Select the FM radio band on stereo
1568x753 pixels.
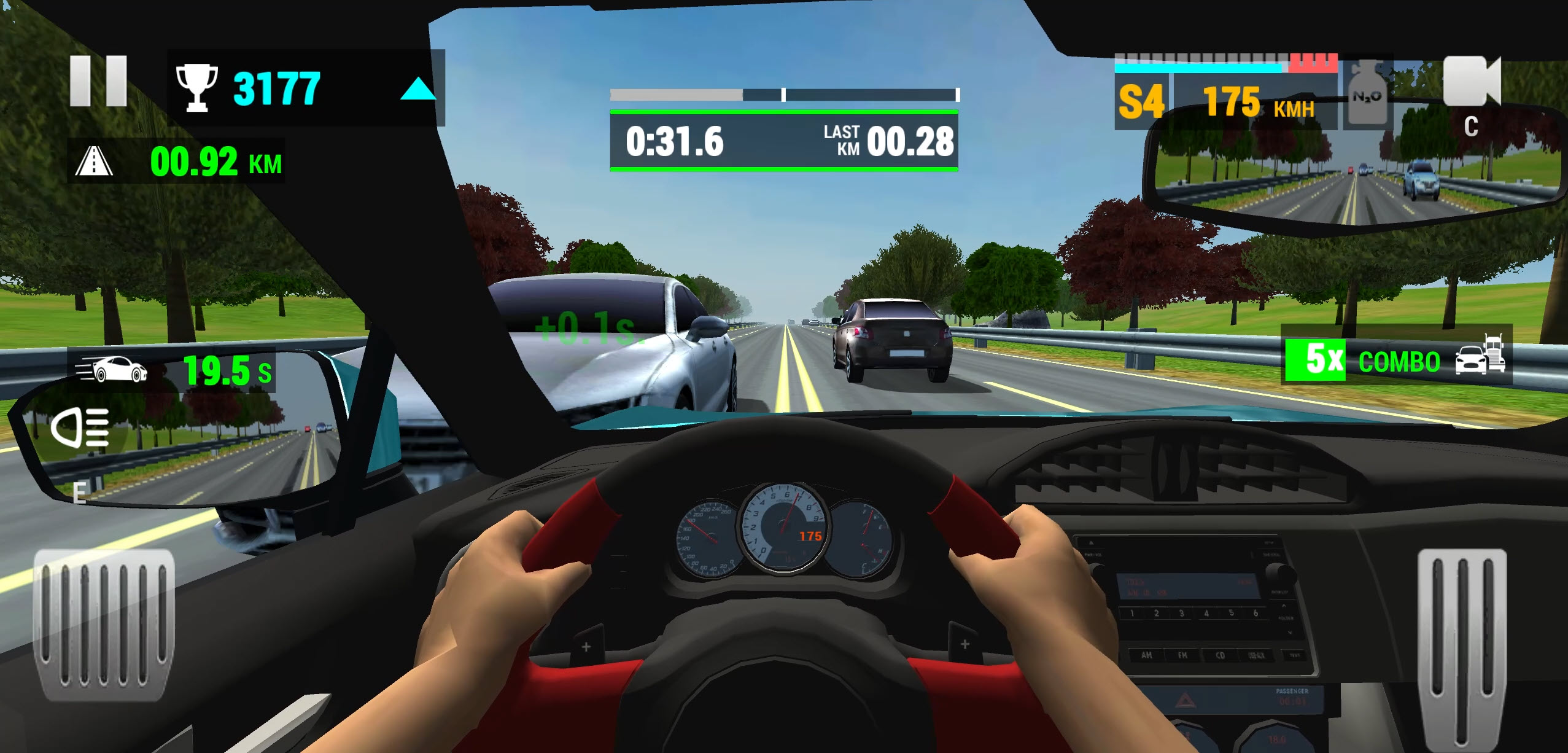1182,656
